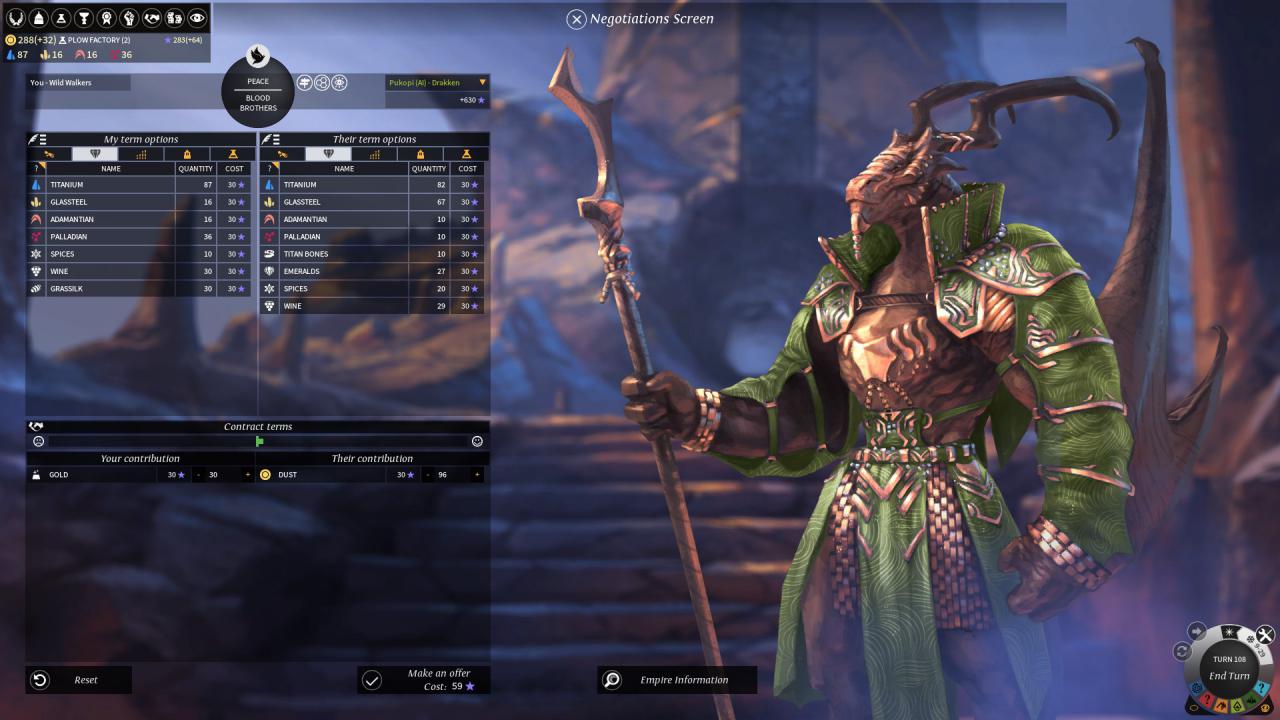This screenshot has width=1280, height=720.
Task: Open the diplomacy handshake icon in top bar
Action: [153, 18]
